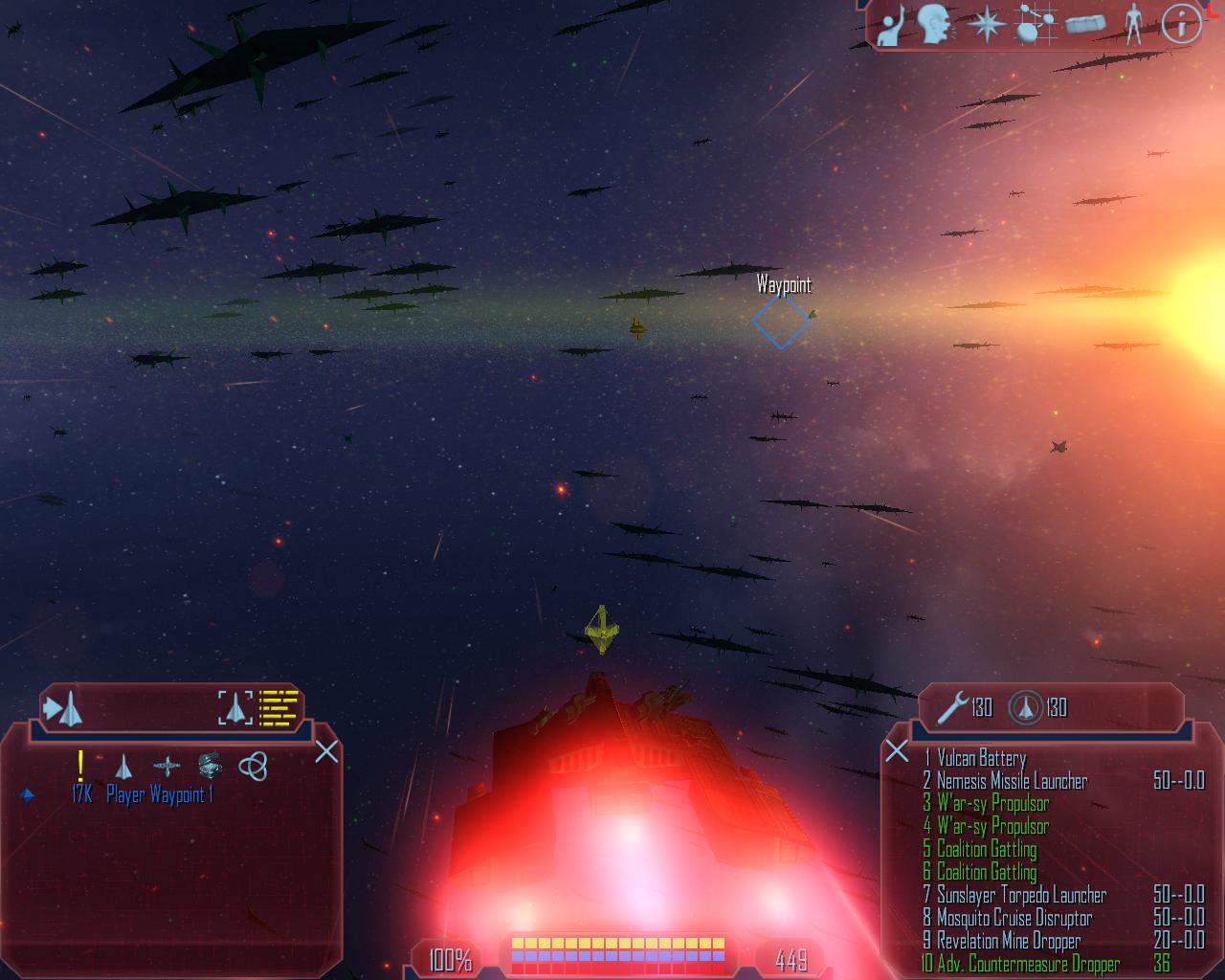Close the weapons list panel
The width and height of the screenshot is (1225, 980).
click(x=897, y=750)
